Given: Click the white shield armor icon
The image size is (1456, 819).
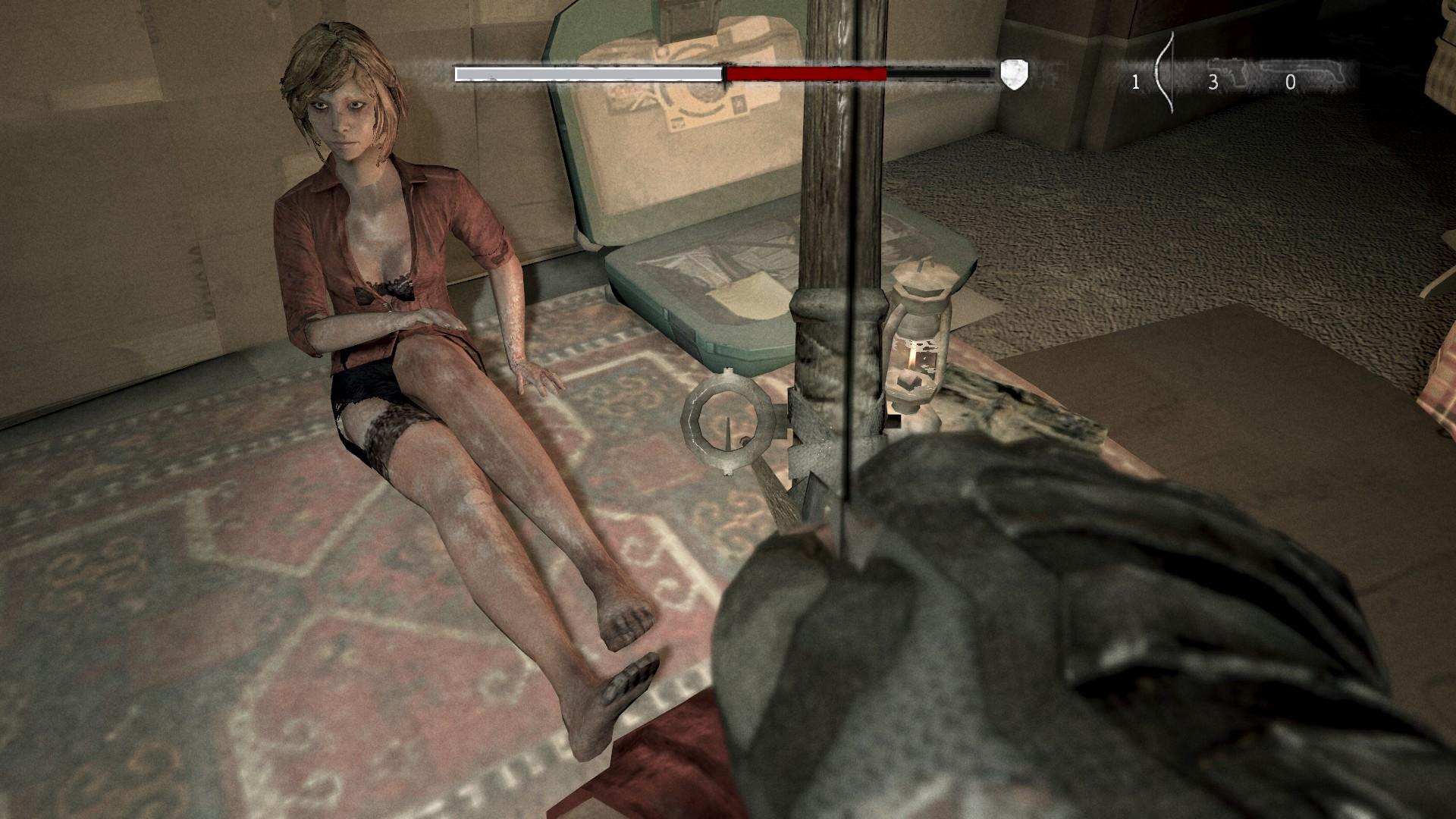Looking at the screenshot, I should pos(1014,74).
